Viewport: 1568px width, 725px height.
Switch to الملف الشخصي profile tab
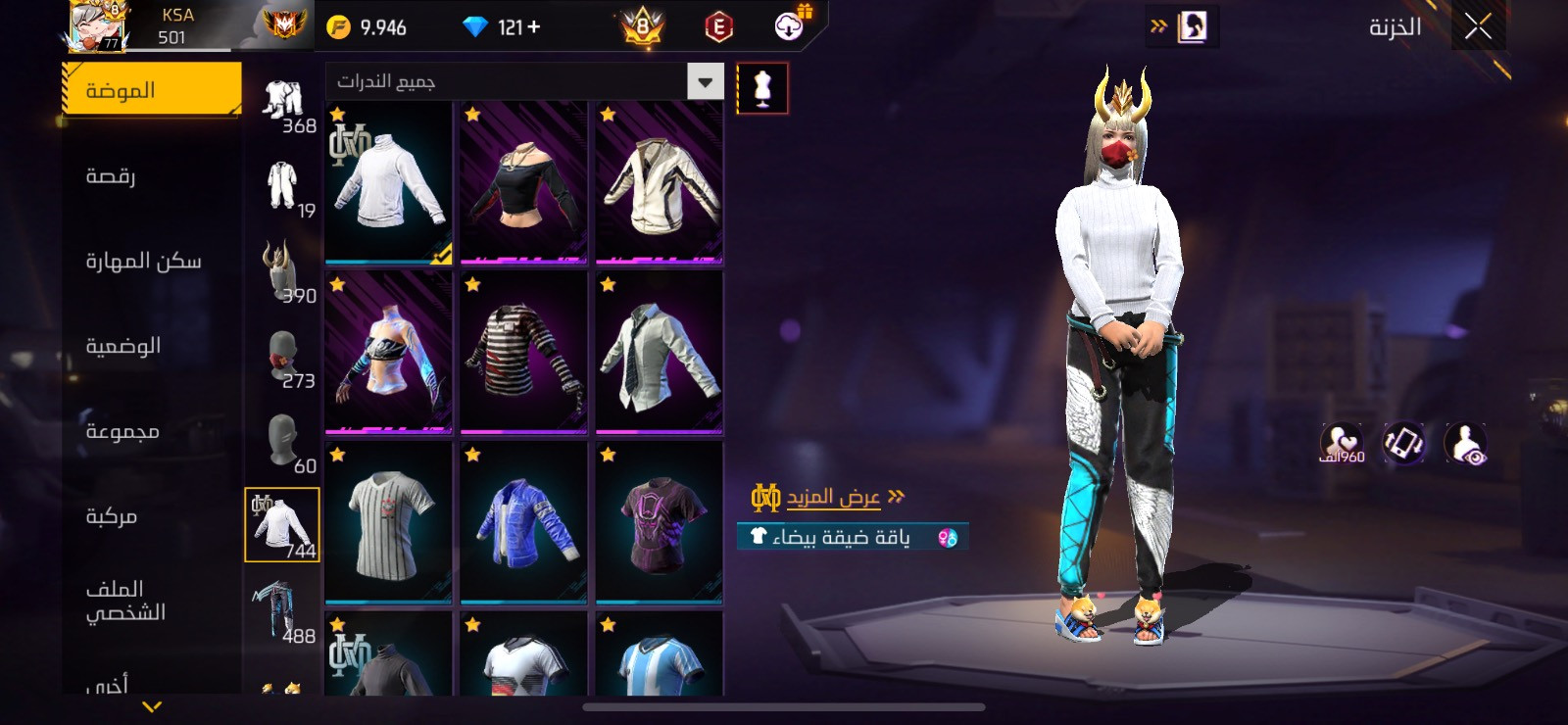(x=125, y=600)
